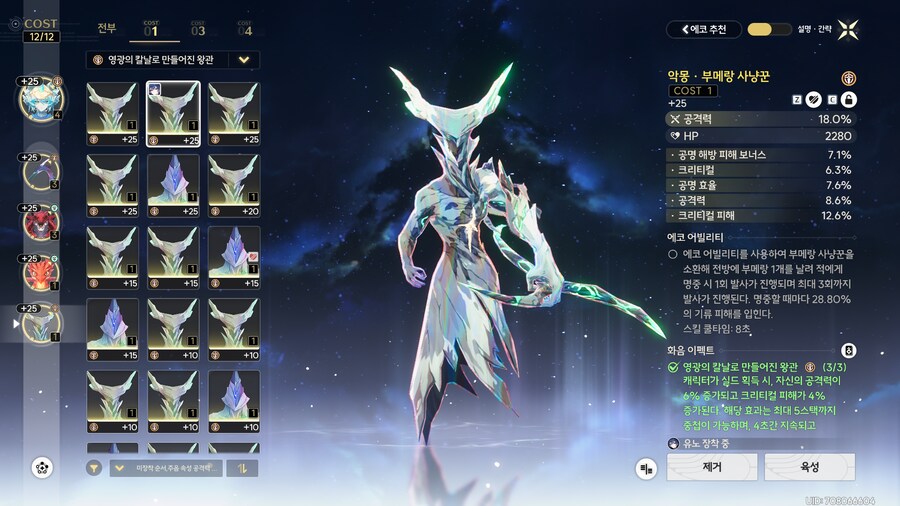Select the COST 04 tab
This screenshot has height=506, width=900.
coord(244,28)
